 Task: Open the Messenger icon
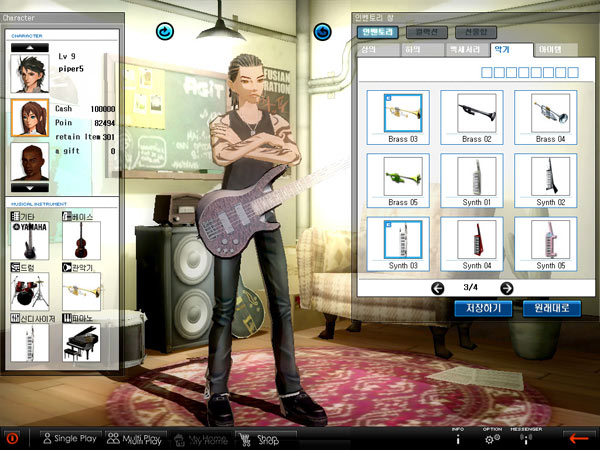[x=525, y=438]
